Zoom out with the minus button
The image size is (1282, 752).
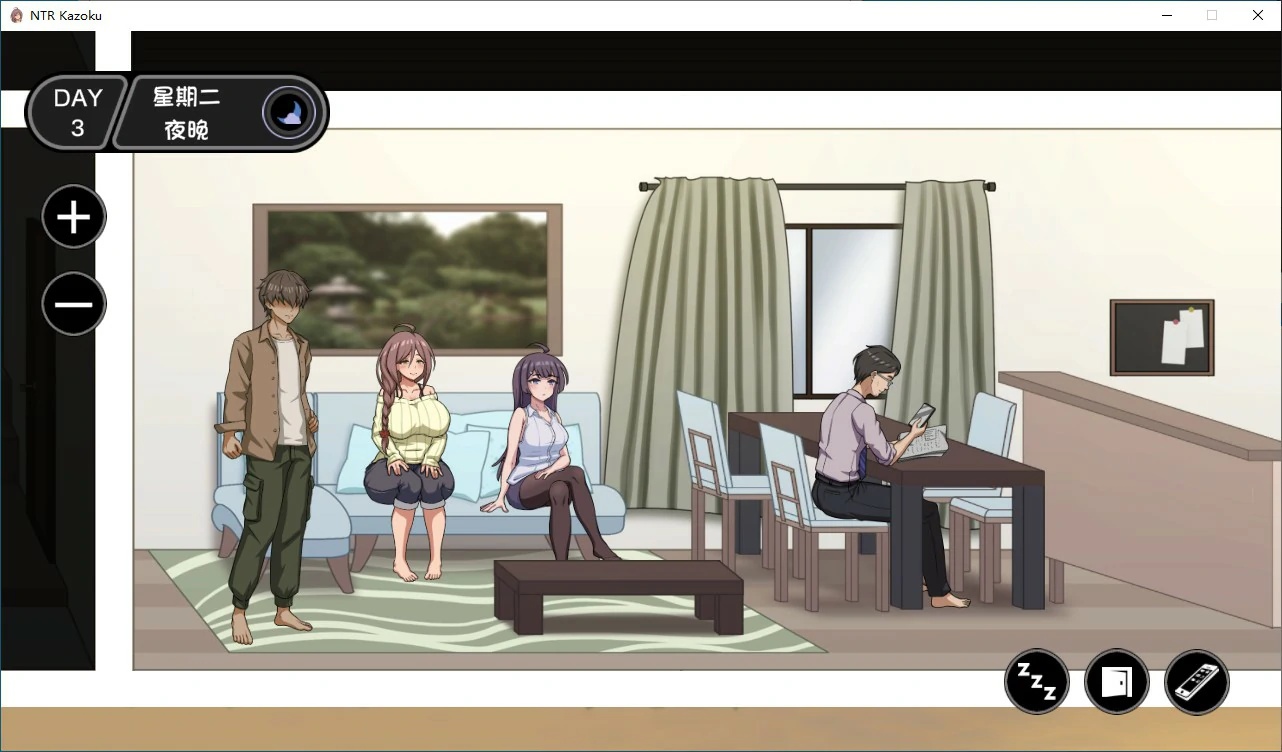[x=74, y=304]
